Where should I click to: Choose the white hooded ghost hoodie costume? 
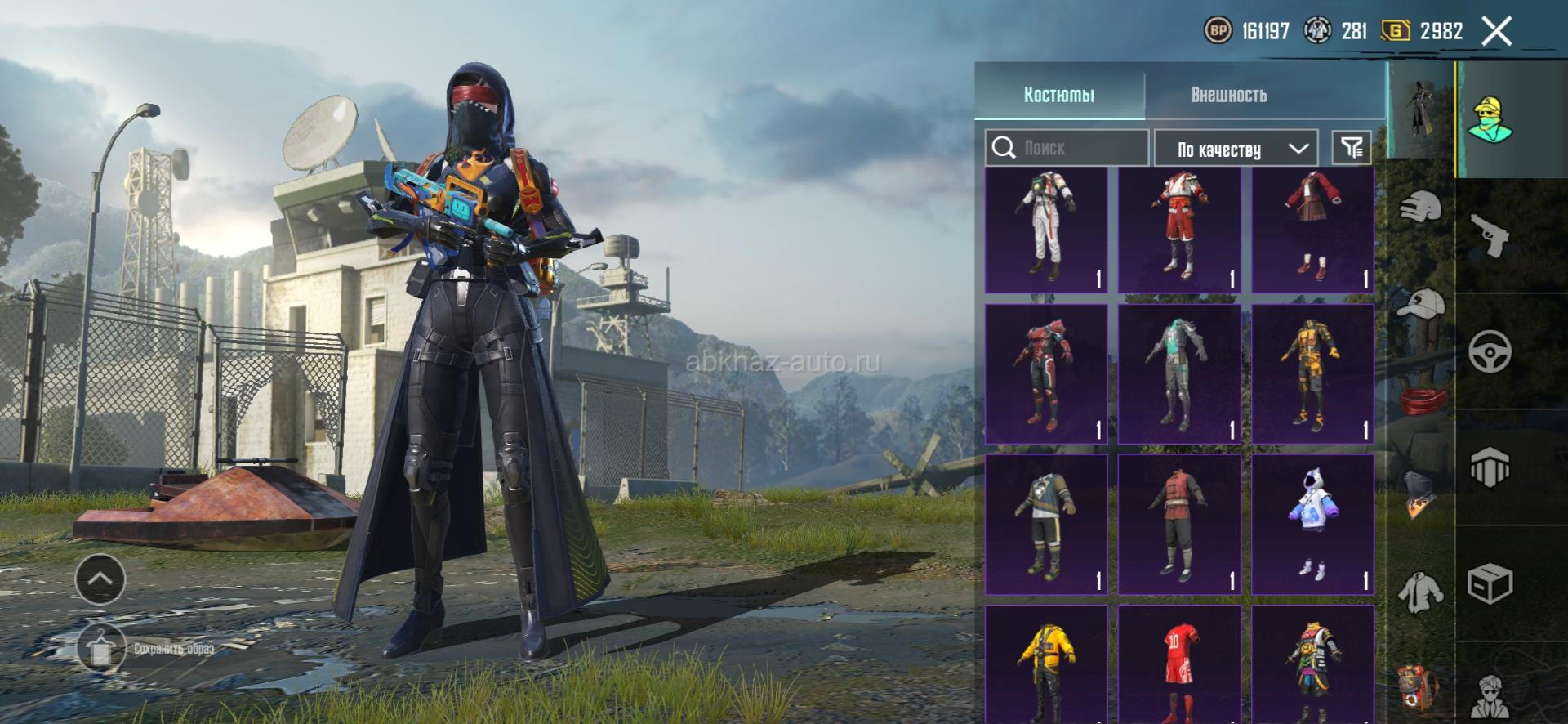click(x=1312, y=524)
